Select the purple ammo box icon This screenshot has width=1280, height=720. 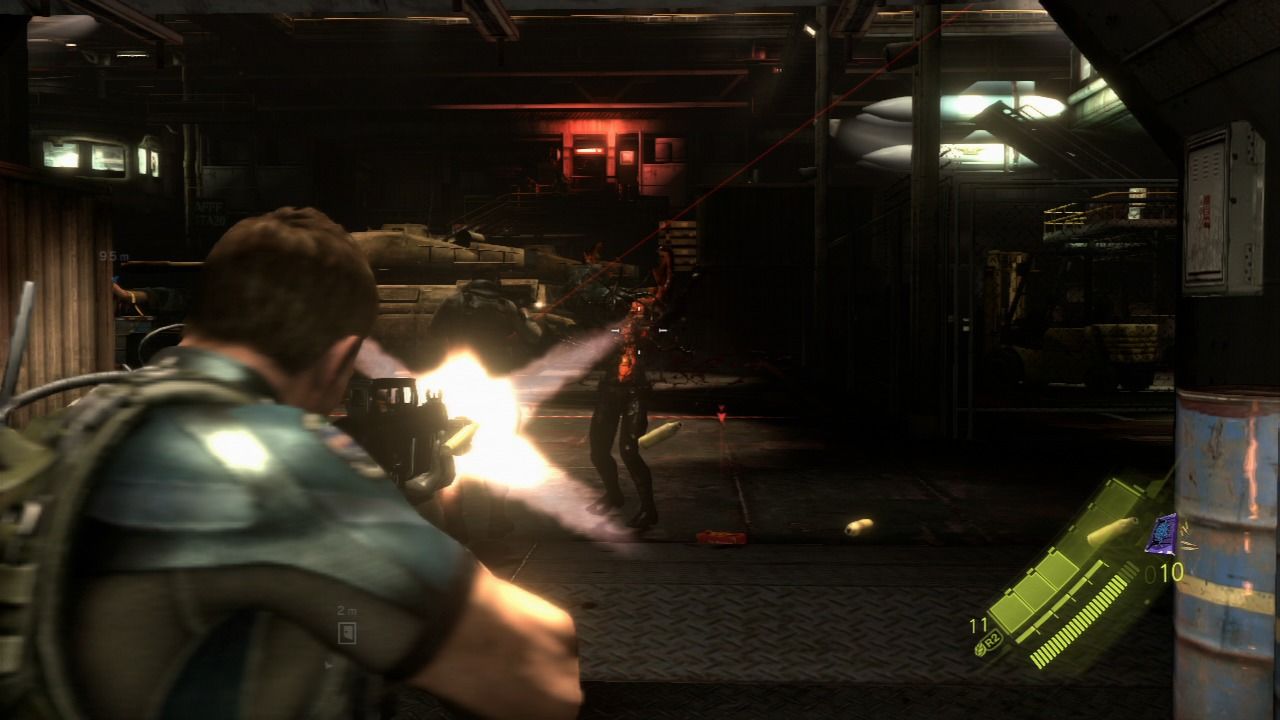pos(1164,533)
